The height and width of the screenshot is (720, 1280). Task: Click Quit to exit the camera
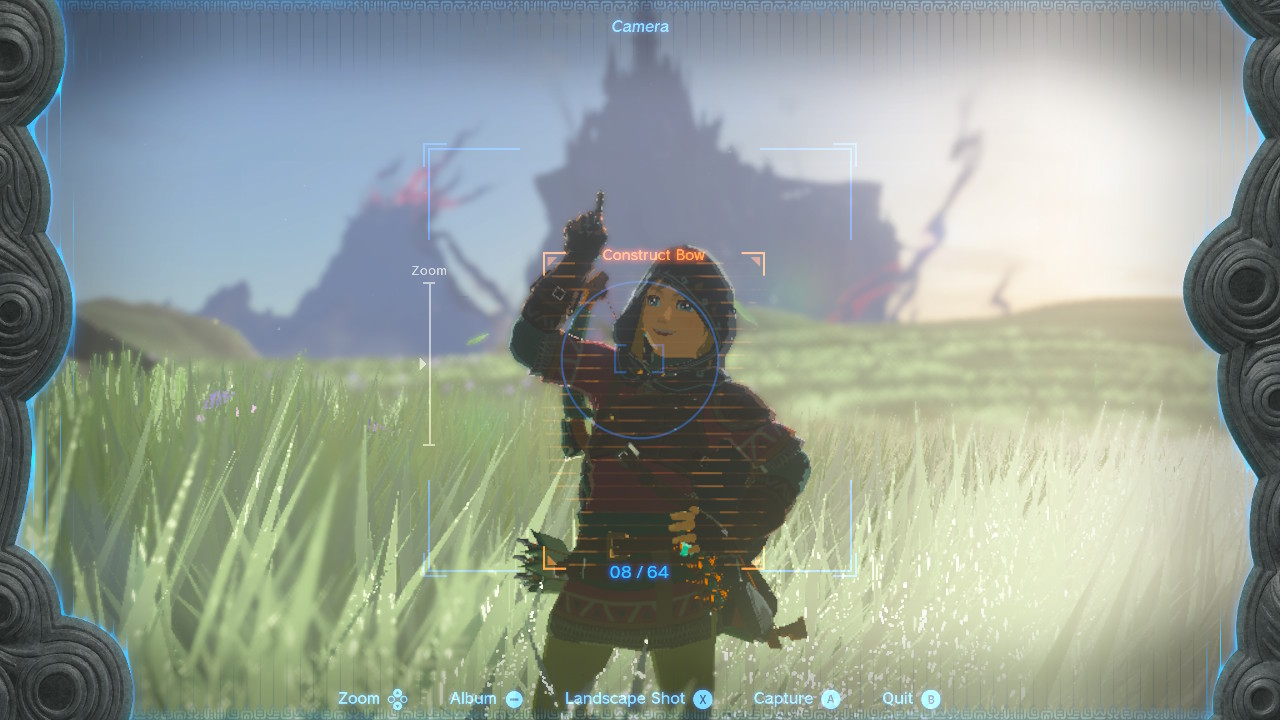pos(896,699)
